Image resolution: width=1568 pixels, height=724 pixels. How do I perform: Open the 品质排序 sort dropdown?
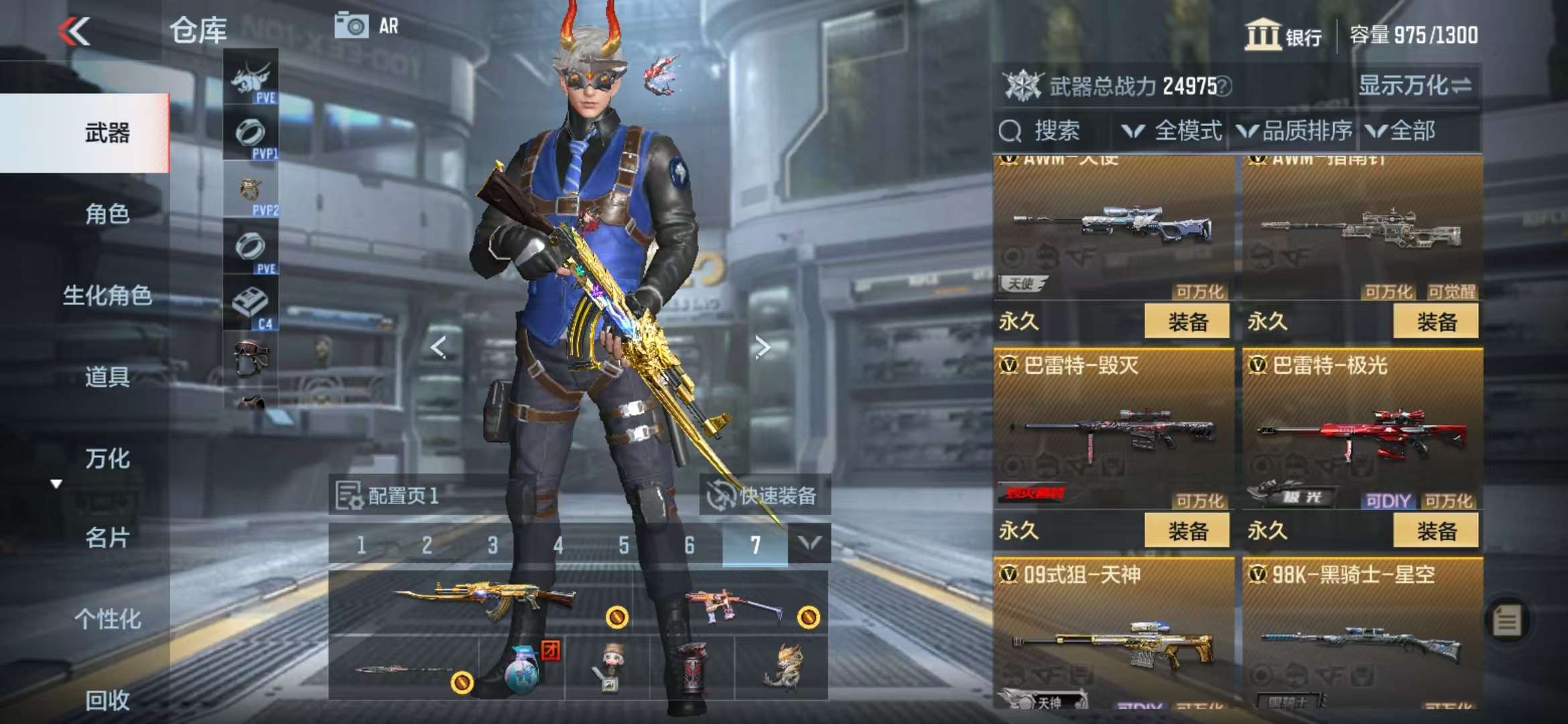click(1295, 131)
